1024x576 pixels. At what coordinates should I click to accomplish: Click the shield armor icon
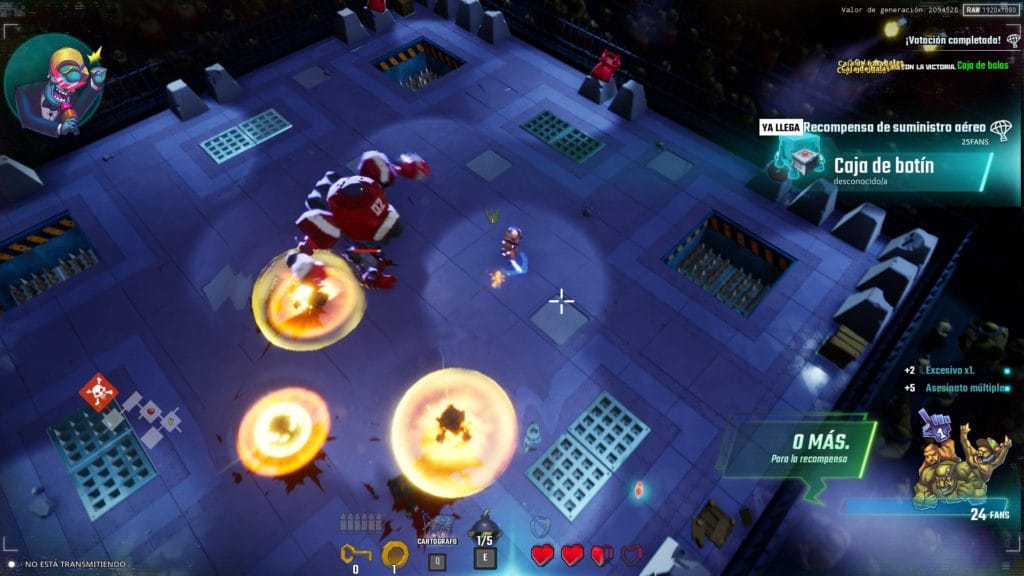pyautogui.click(x=539, y=526)
